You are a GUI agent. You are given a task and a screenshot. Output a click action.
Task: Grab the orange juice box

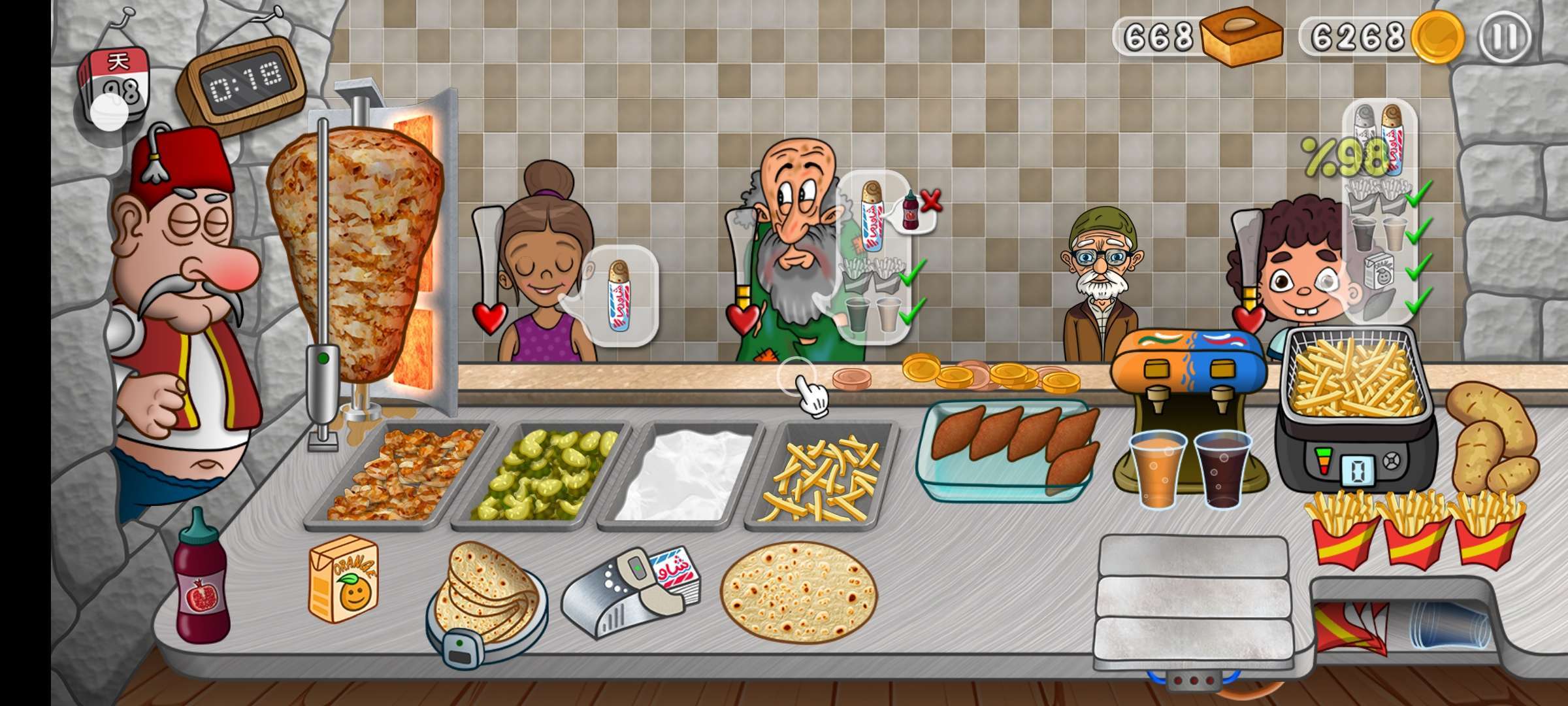[344, 579]
